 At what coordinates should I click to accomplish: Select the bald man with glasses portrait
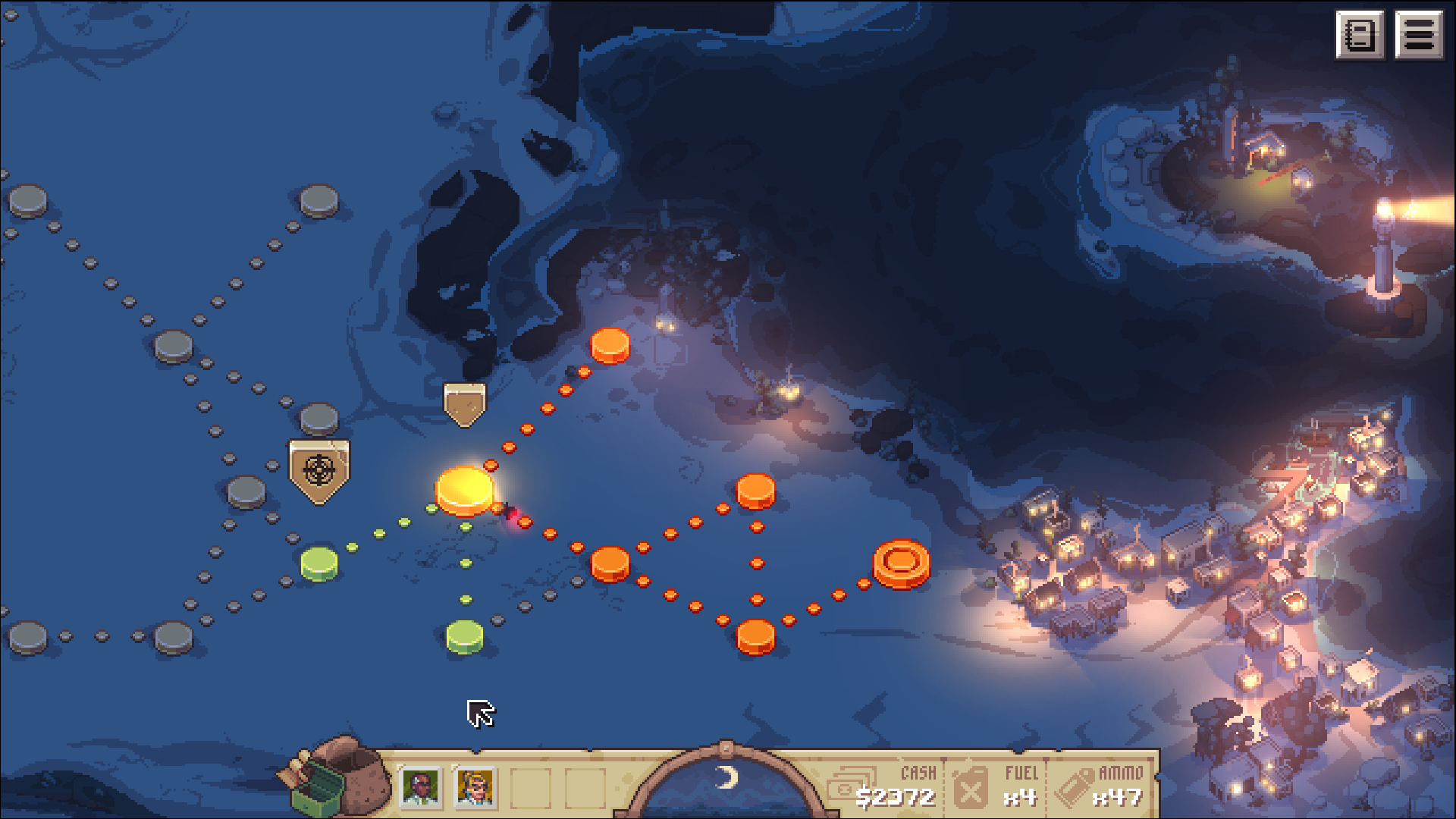pyautogui.click(x=420, y=787)
